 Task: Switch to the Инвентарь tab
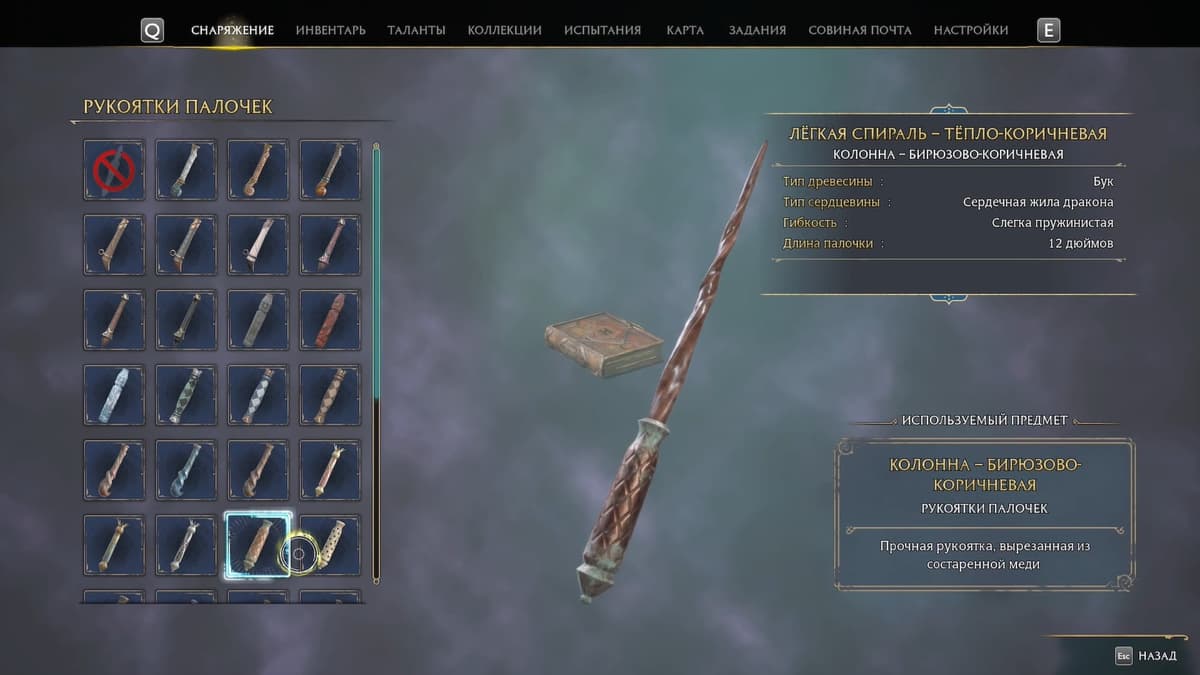[330, 30]
